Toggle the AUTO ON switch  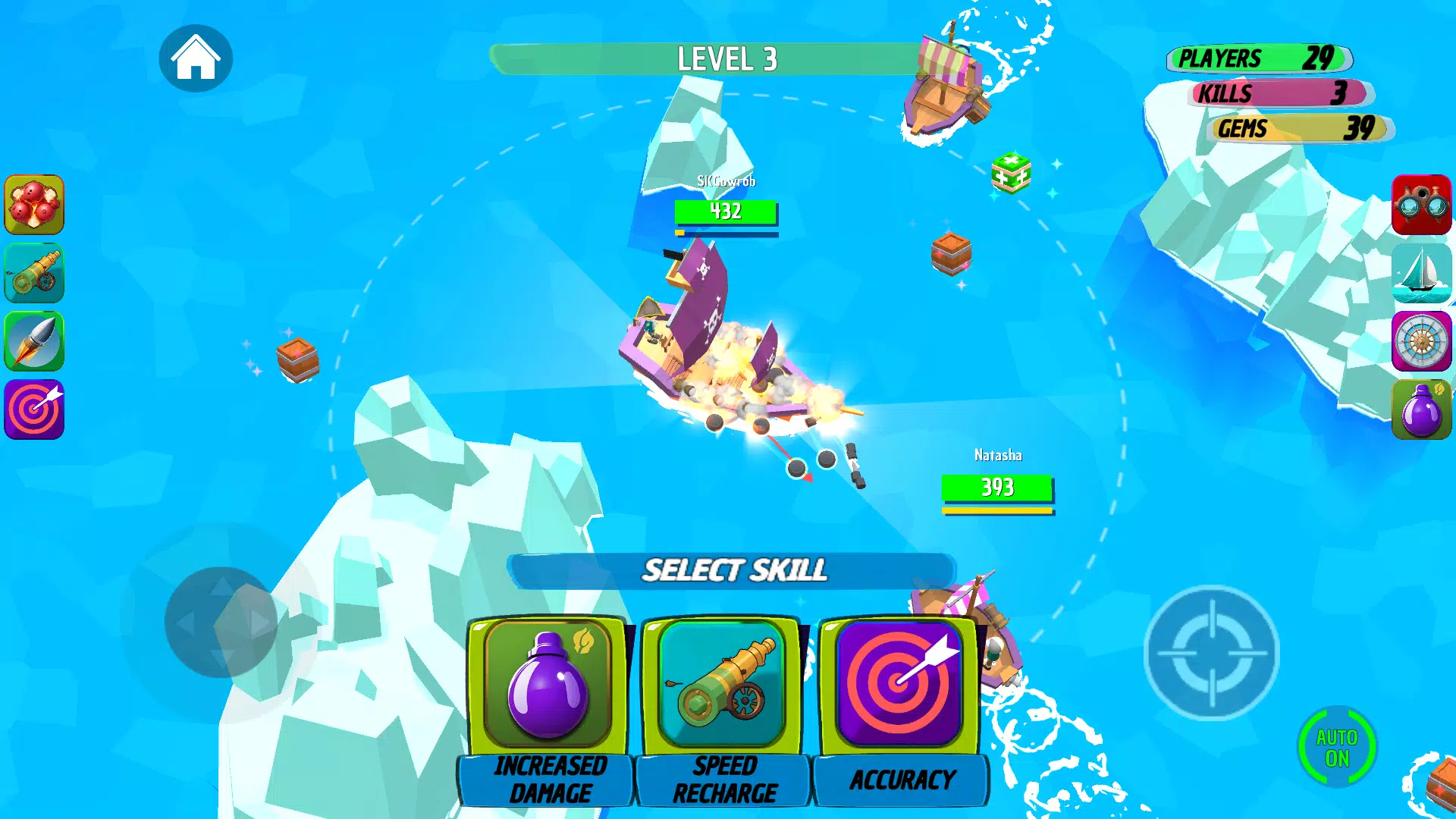(1337, 747)
